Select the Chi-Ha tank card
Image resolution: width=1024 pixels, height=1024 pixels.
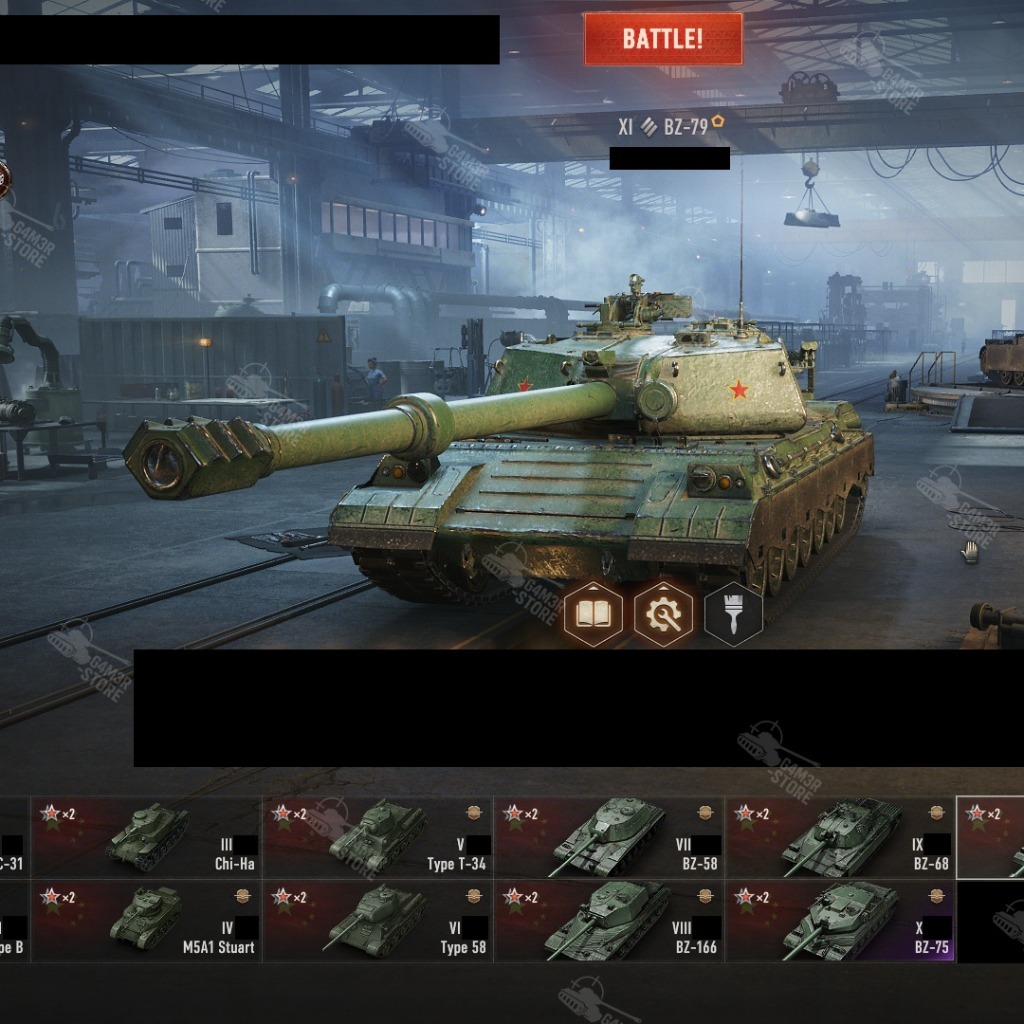click(x=147, y=837)
